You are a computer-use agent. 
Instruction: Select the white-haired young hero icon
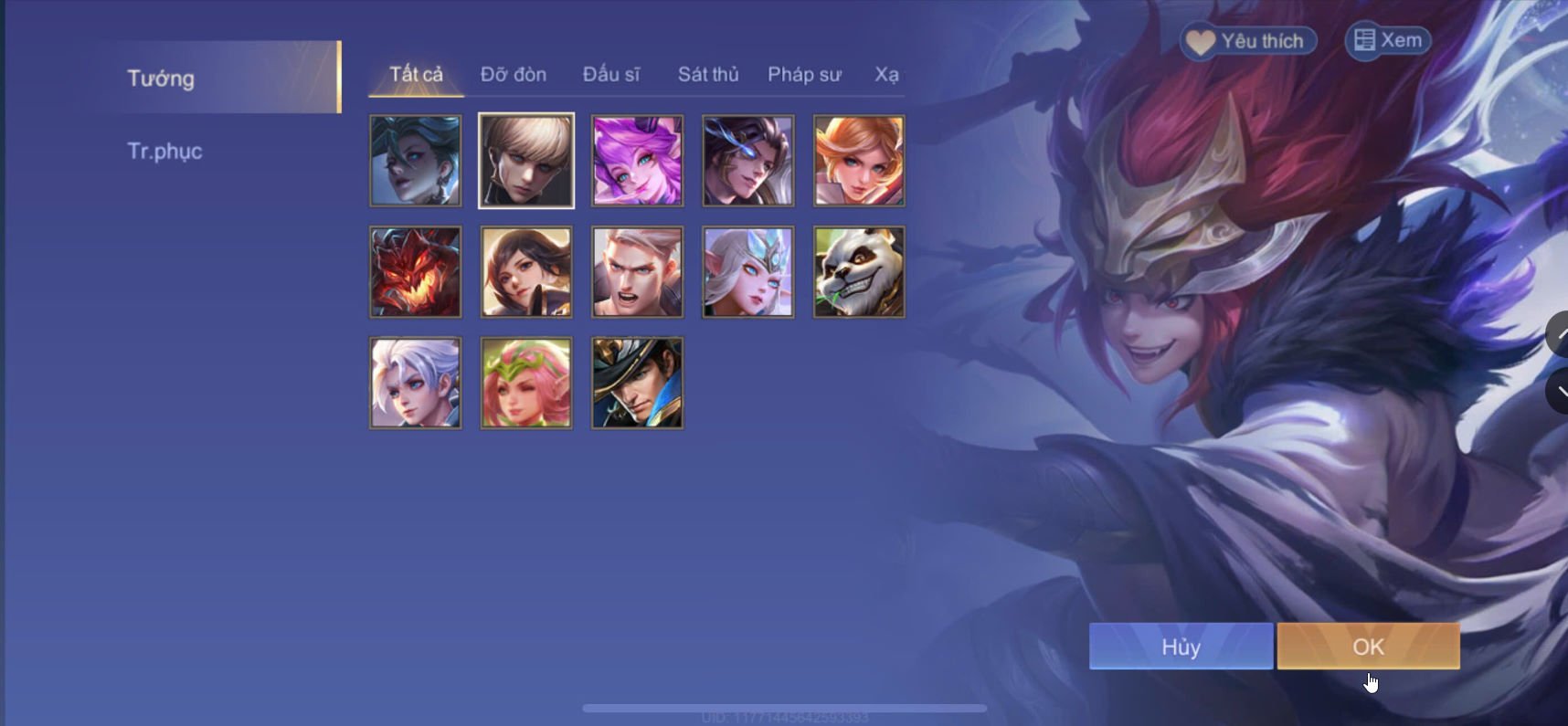pyautogui.click(x=416, y=383)
